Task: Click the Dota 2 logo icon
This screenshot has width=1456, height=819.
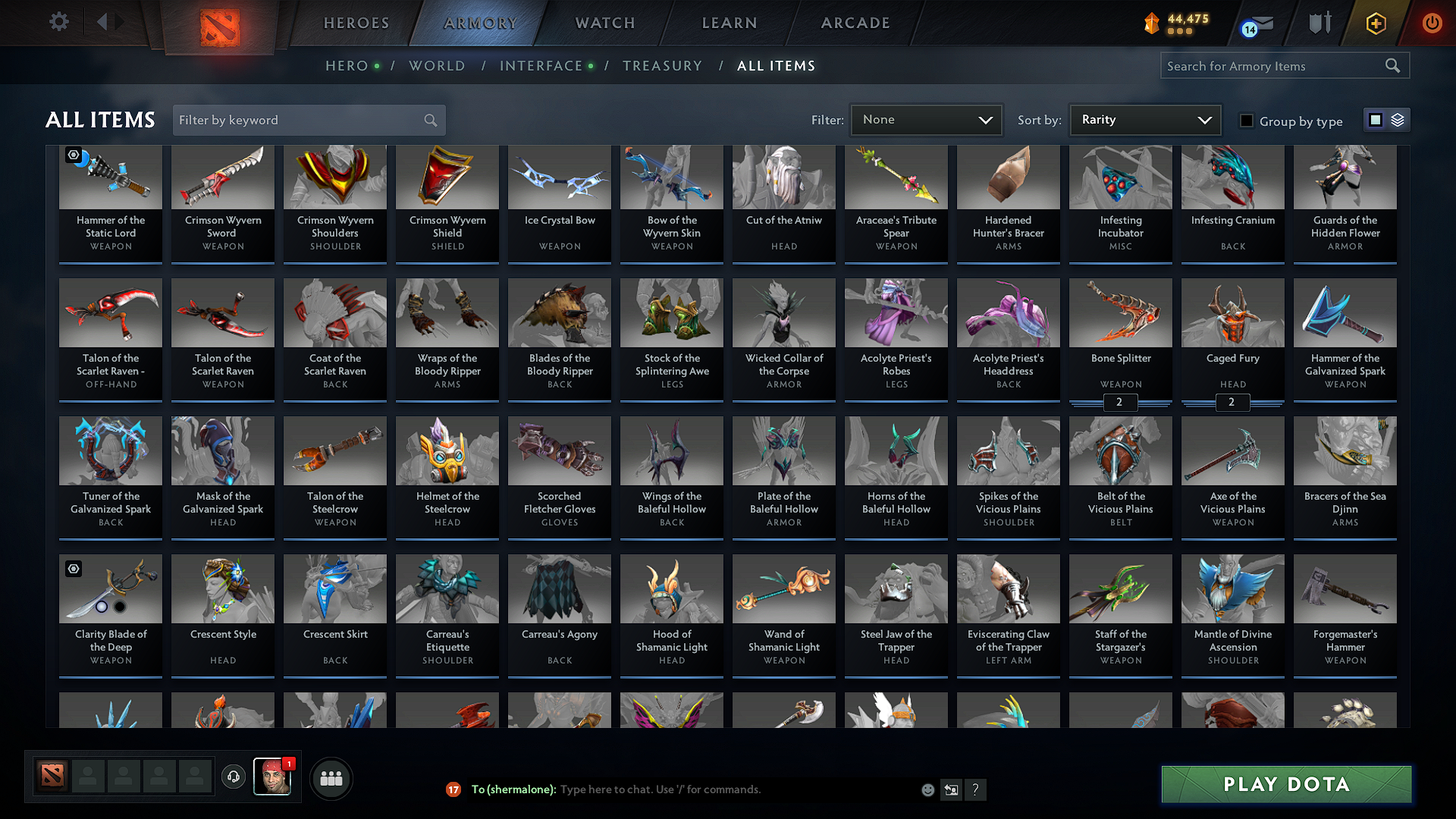Action: (x=220, y=24)
